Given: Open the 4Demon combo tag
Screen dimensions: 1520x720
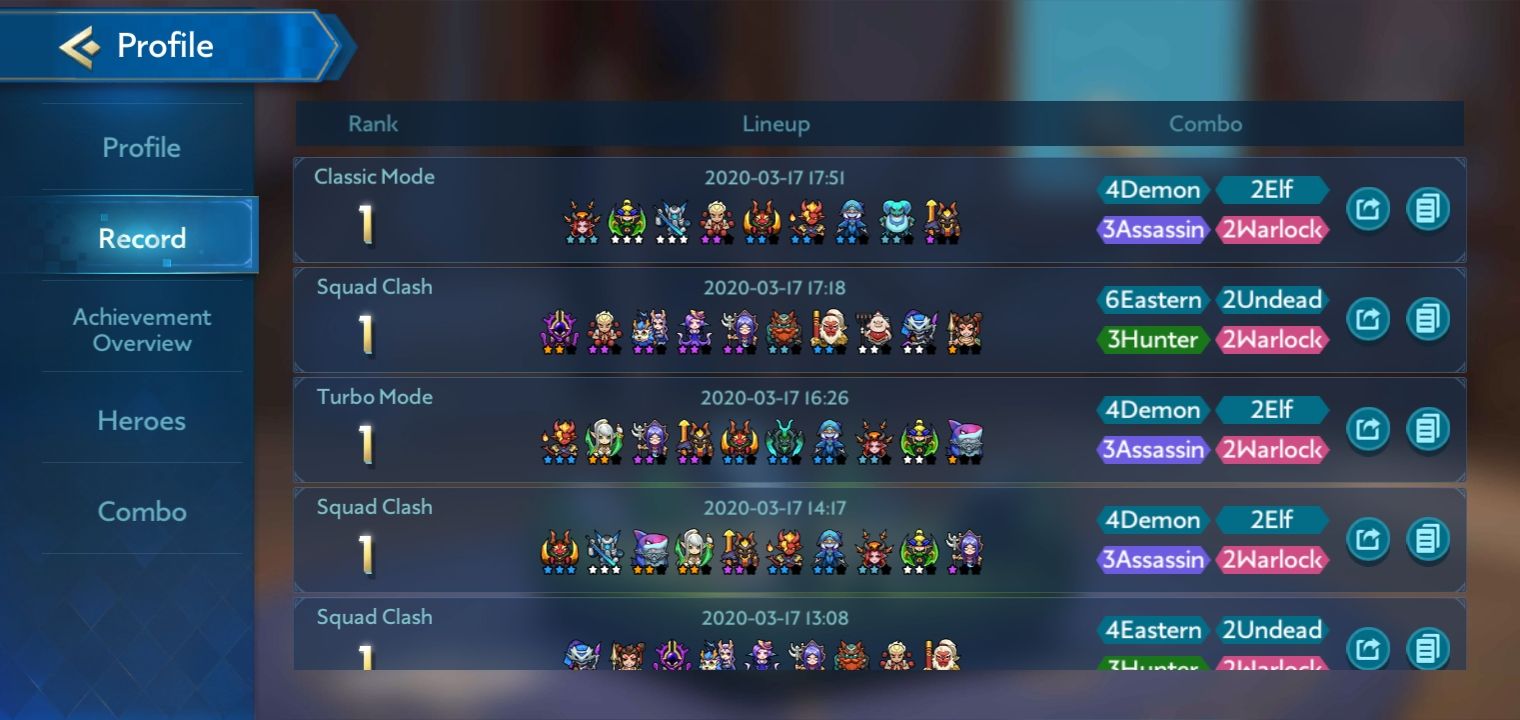Looking at the screenshot, I should point(1152,190).
